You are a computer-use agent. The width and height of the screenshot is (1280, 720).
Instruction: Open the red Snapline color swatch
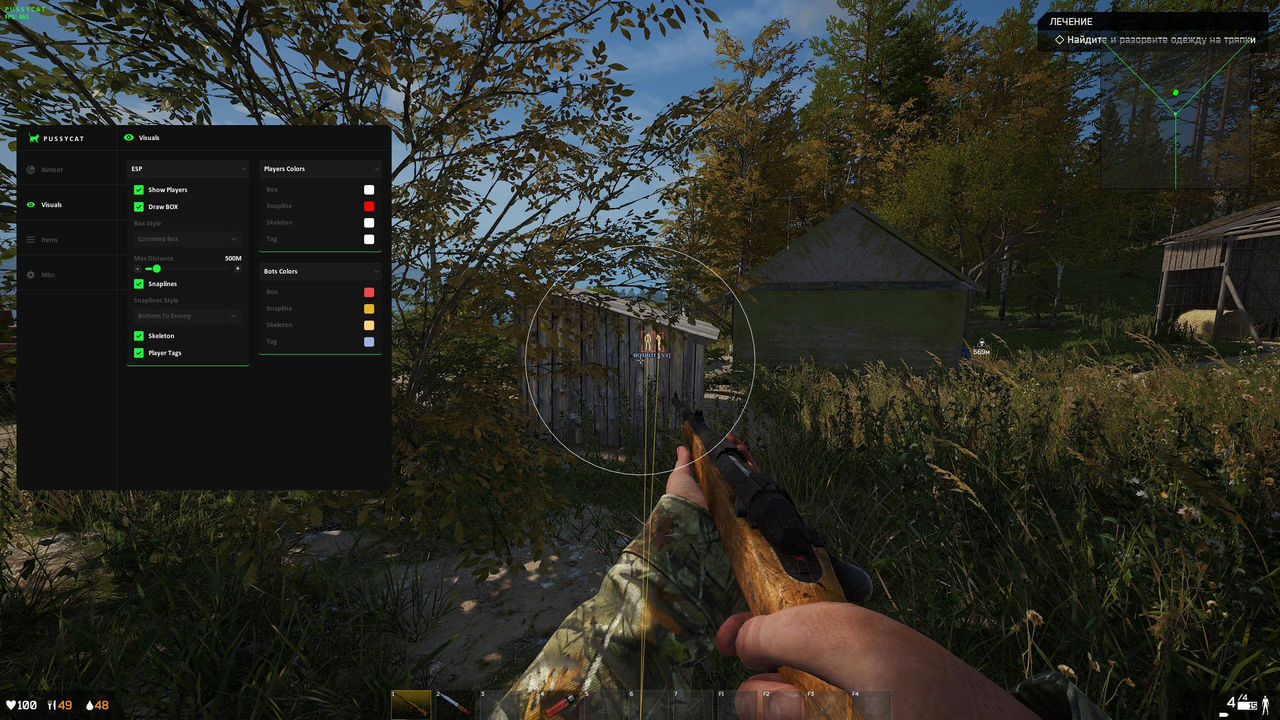(369, 205)
